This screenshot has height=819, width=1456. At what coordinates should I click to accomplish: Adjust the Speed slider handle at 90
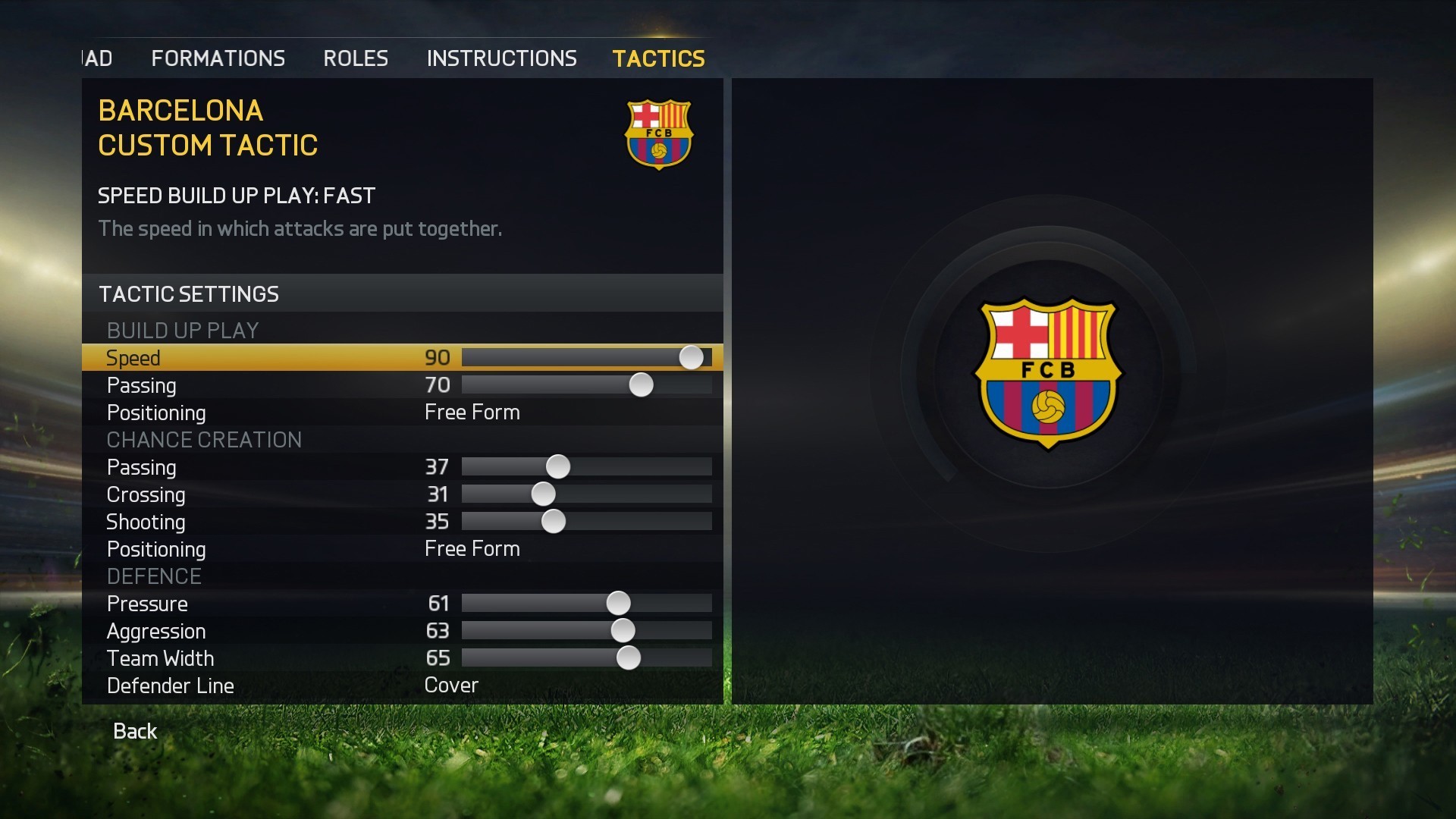(x=691, y=356)
